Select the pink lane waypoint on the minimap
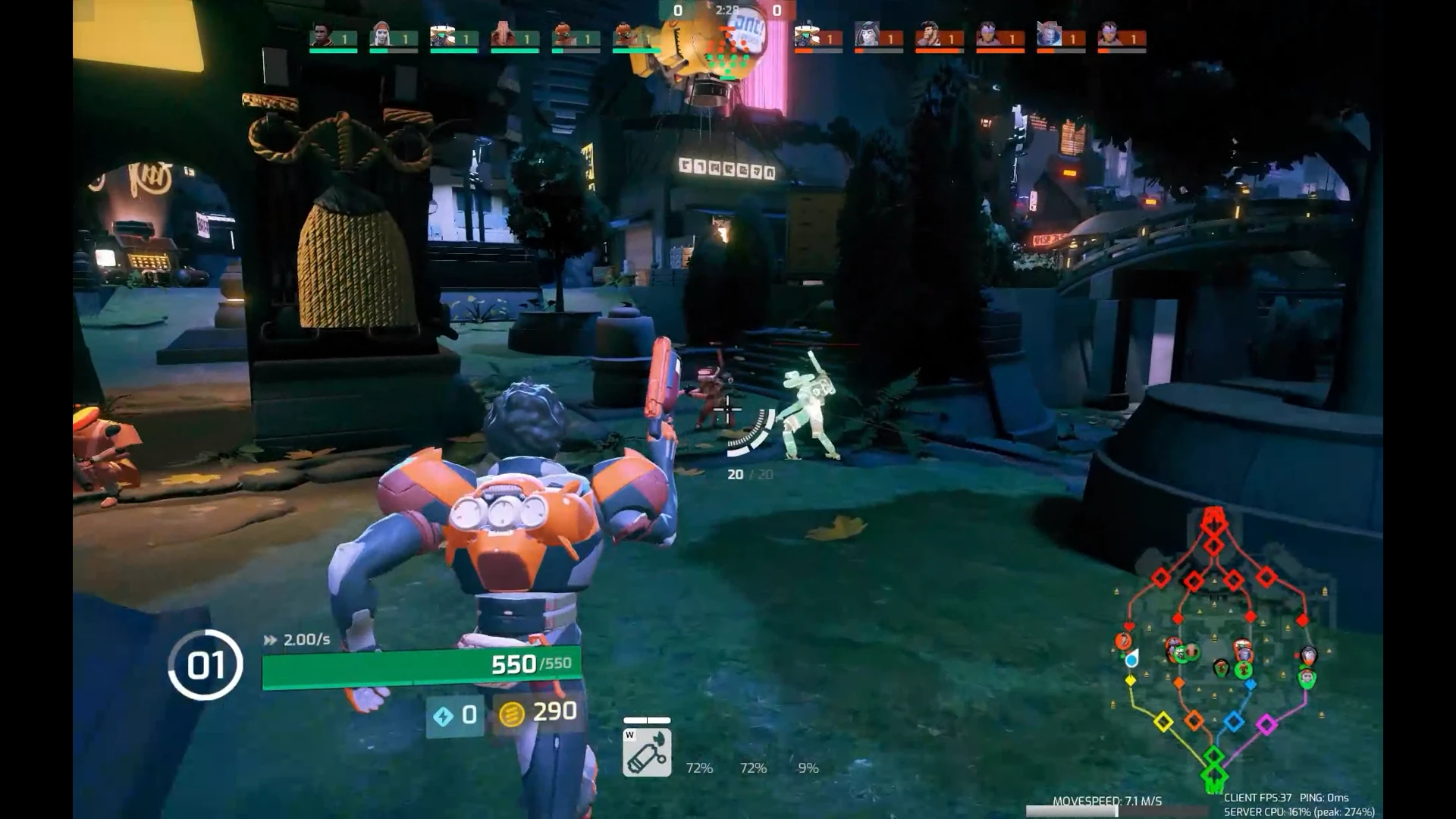Viewport: 1456px width, 819px height. click(1266, 723)
